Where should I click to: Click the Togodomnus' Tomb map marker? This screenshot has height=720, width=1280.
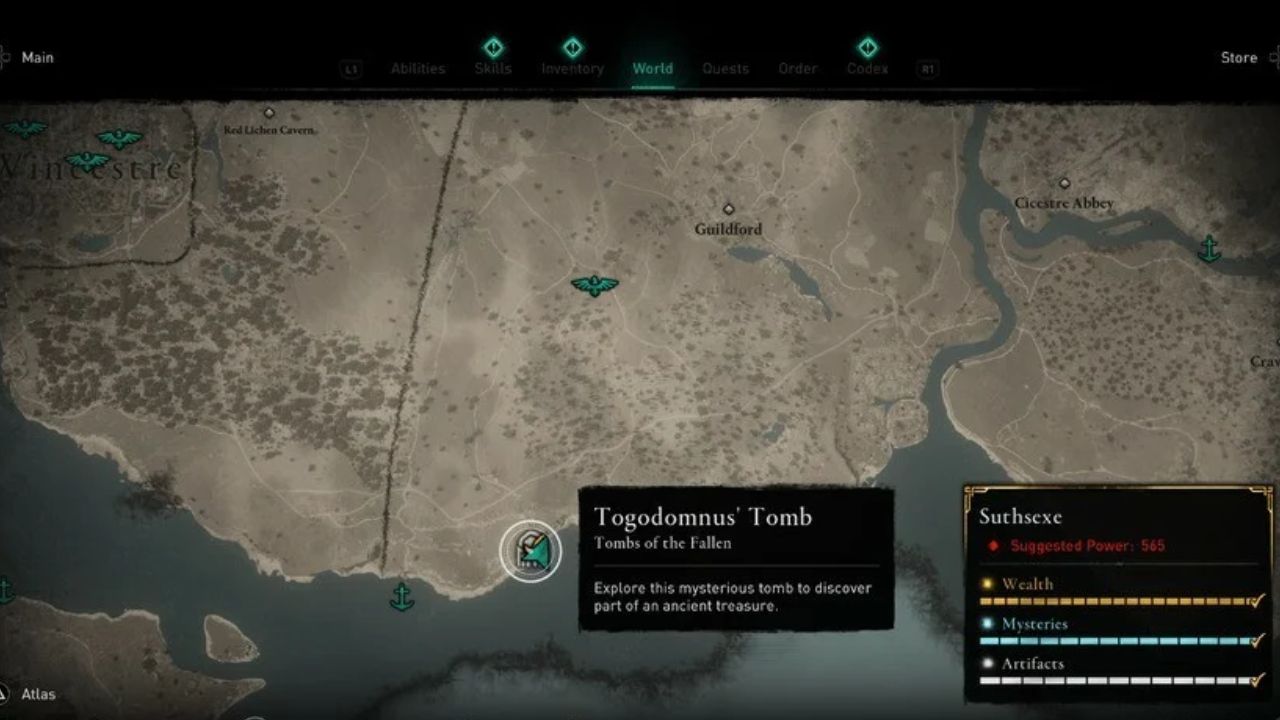[x=530, y=551]
